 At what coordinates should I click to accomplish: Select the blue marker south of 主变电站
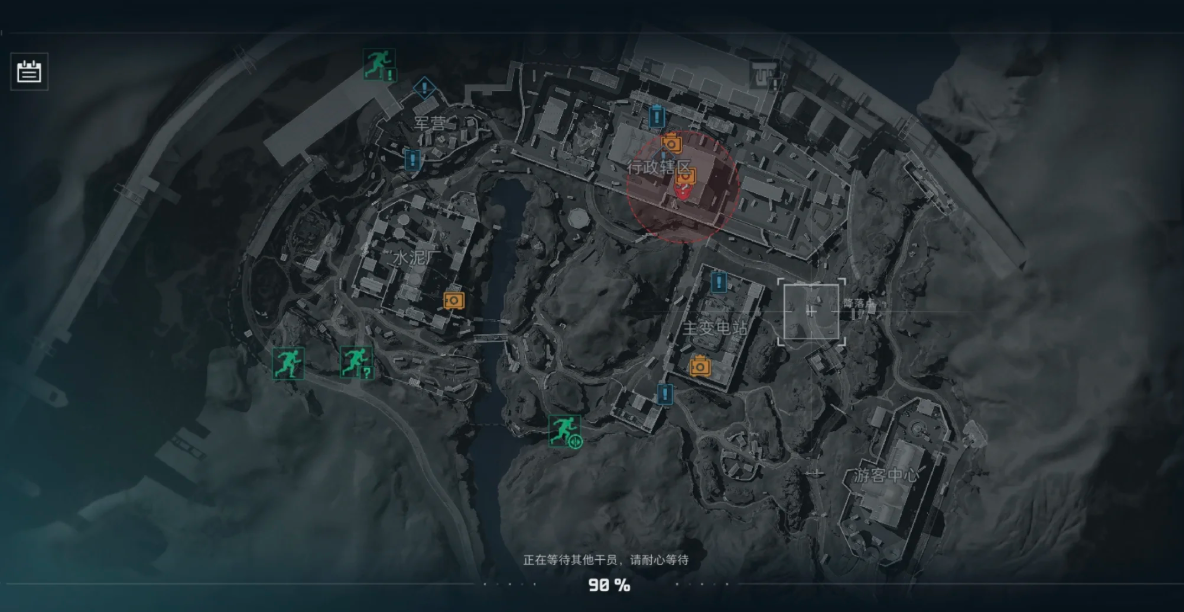[665, 394]
